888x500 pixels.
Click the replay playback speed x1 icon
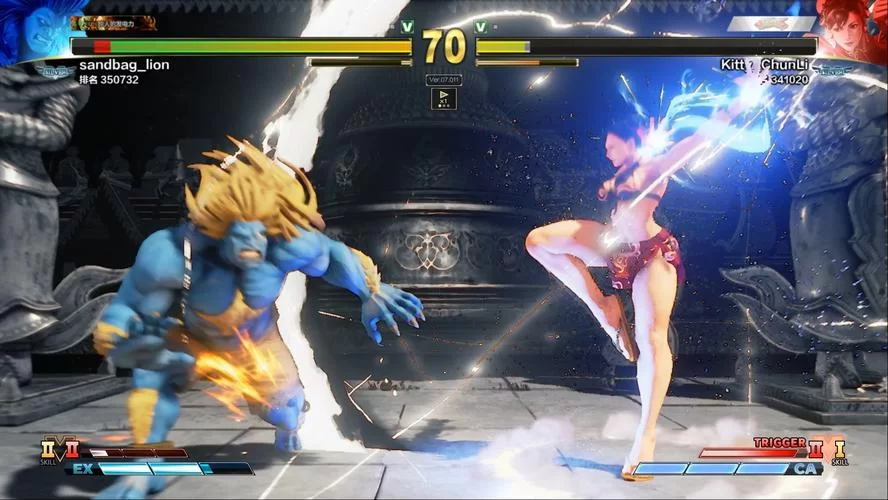pos(443,98)
